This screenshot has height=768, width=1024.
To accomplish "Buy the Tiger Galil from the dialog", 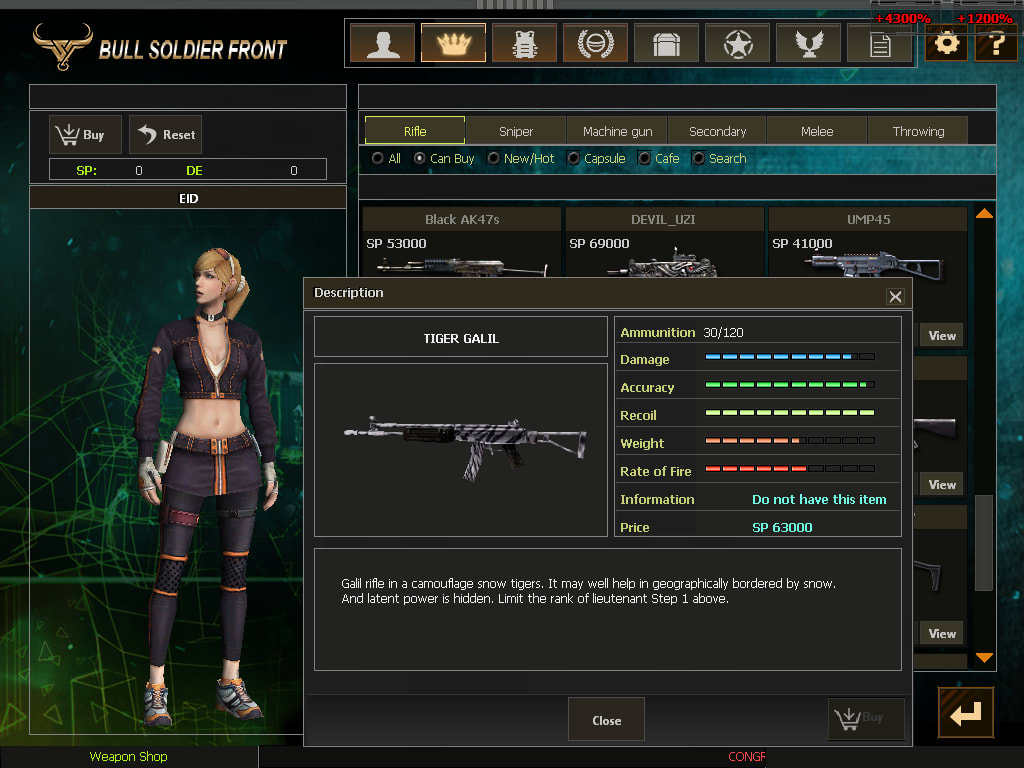I will click(x=866, y=718).
